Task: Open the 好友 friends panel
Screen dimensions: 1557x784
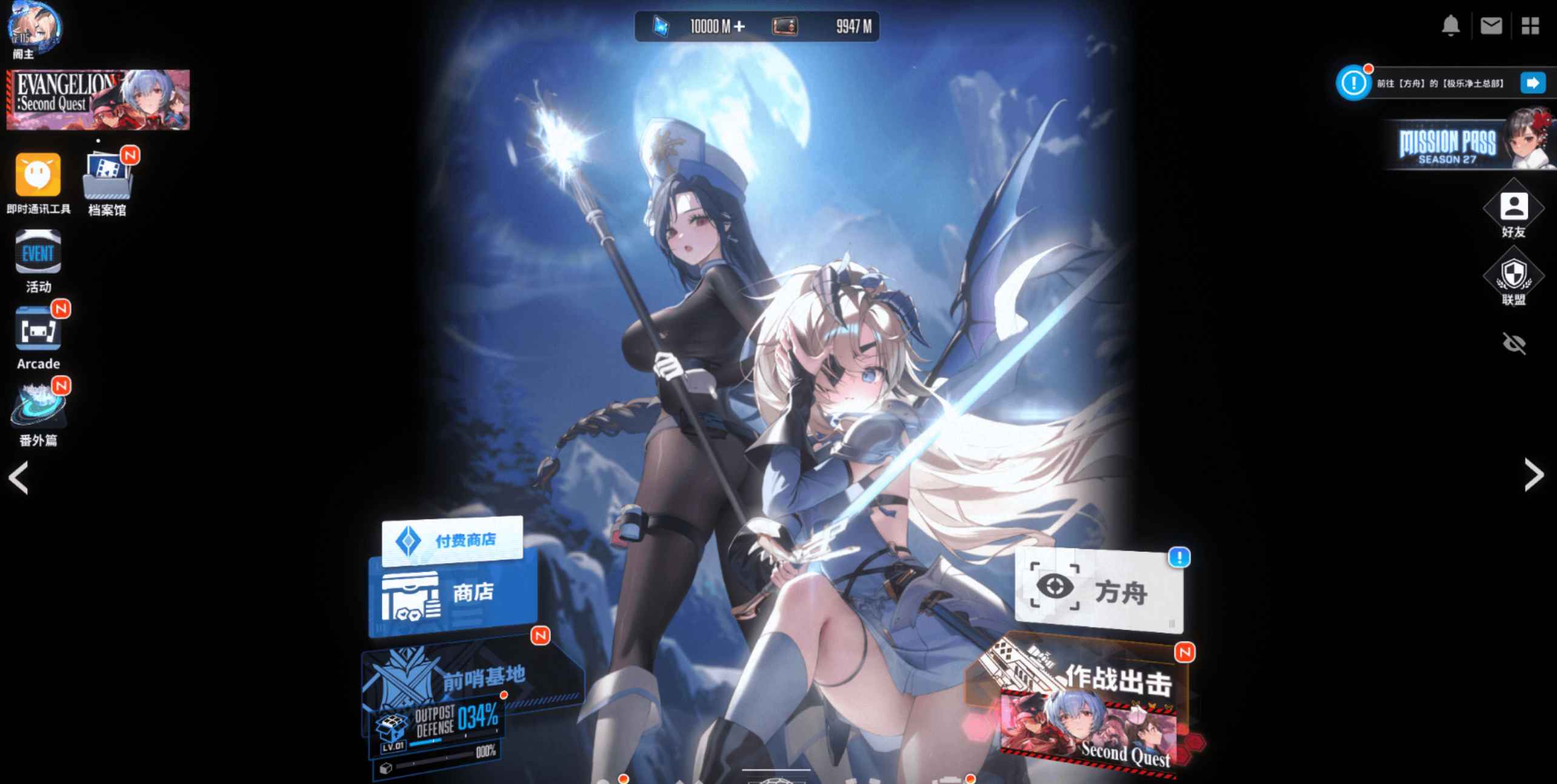Action: [x=1514, y=209]
